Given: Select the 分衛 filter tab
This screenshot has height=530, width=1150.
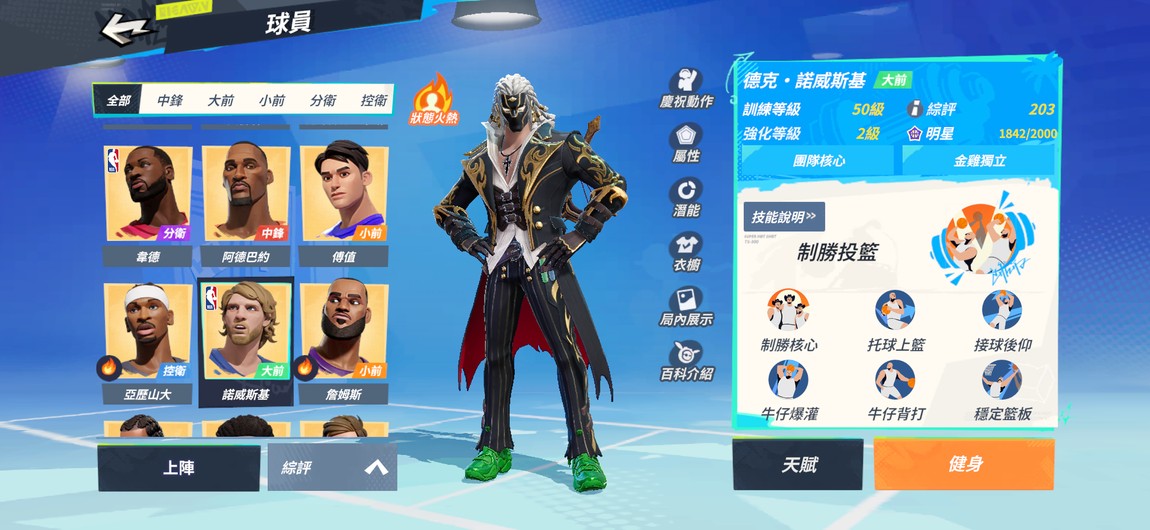Looking at the screenshot, I should [x=323, y=100].
